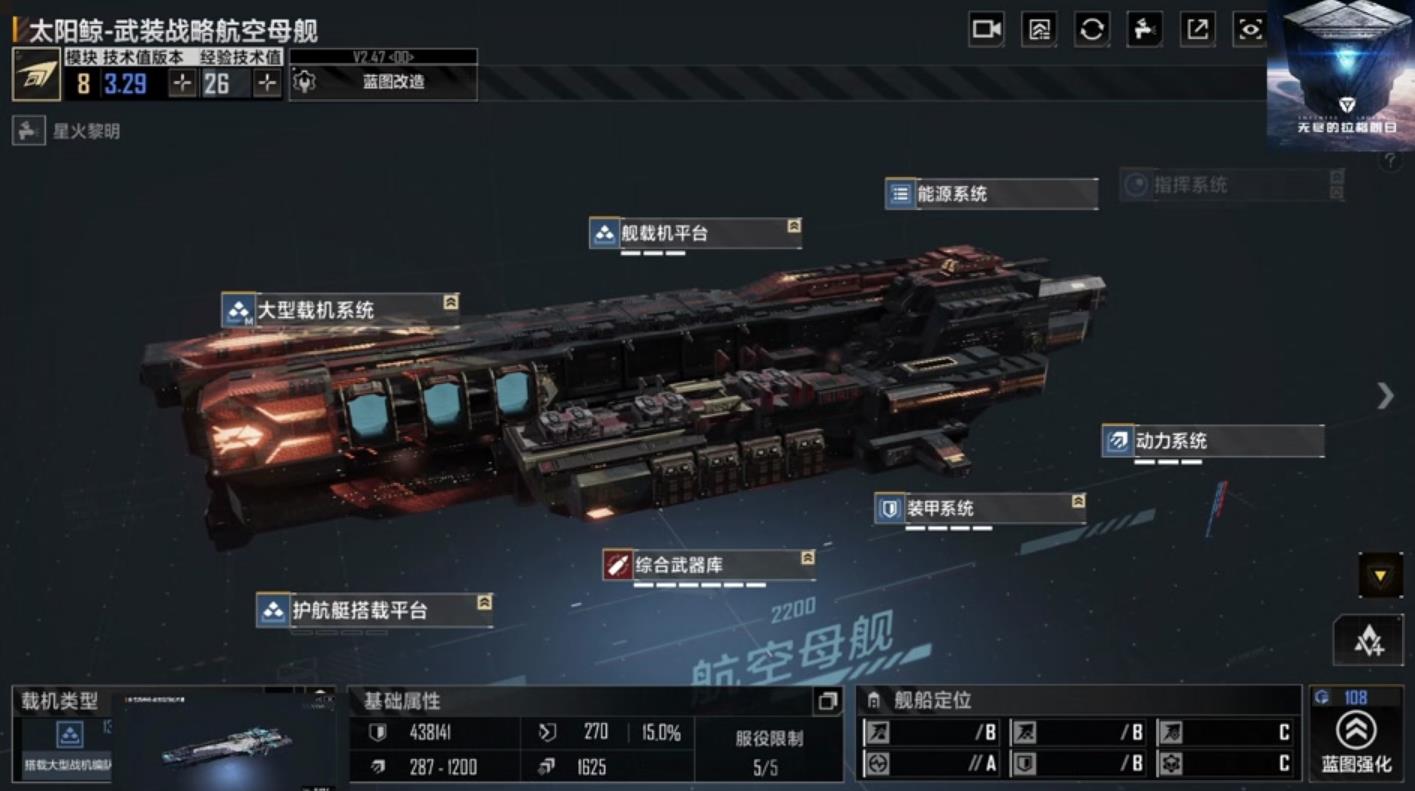Image resolution: width=1415 pixels, height=791 pixels.
Task: Click the share/export icon in the top toolbar
Action: tap(1199, 30)
